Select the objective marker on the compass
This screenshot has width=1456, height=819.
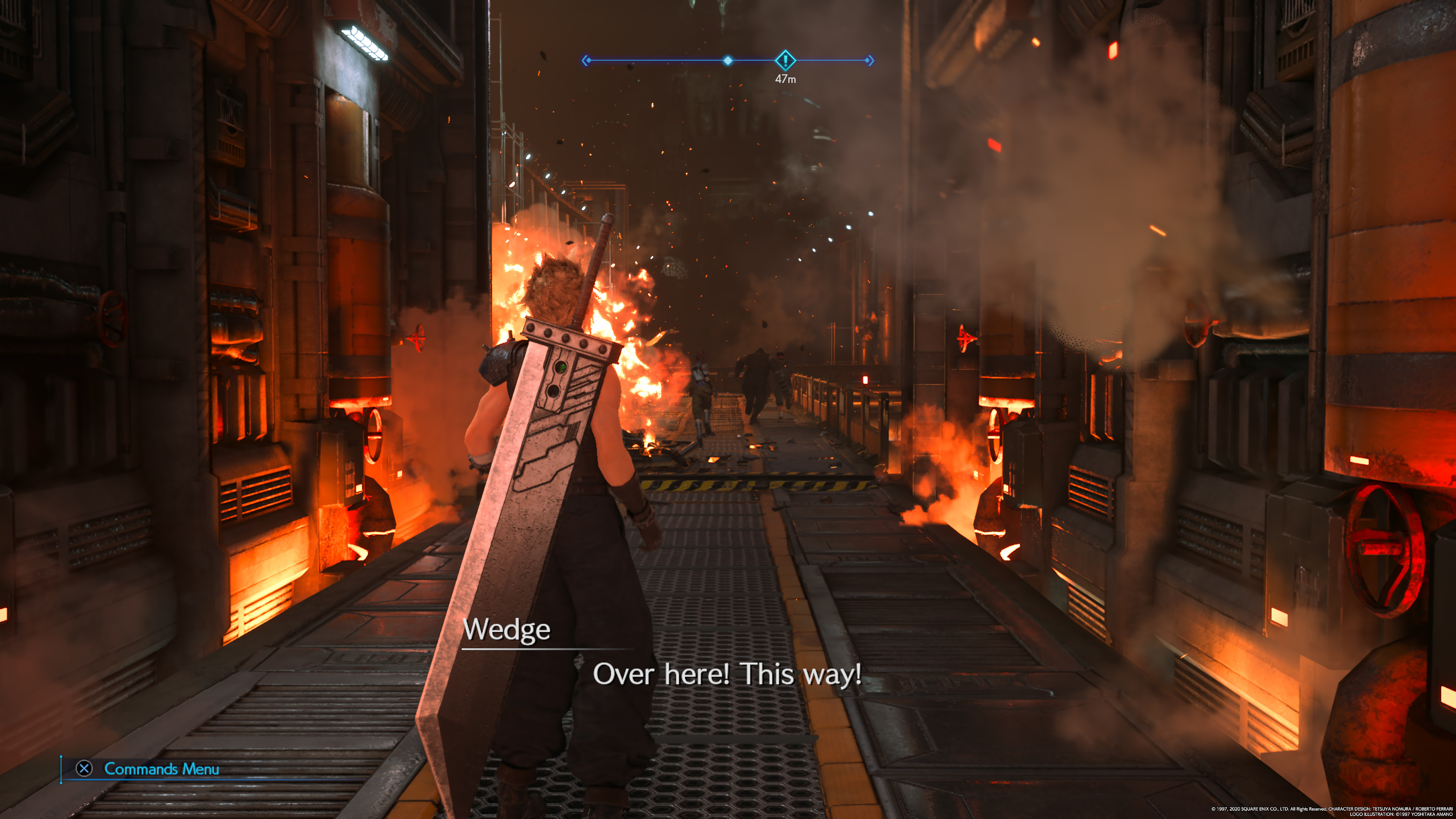tap(785, 60)
